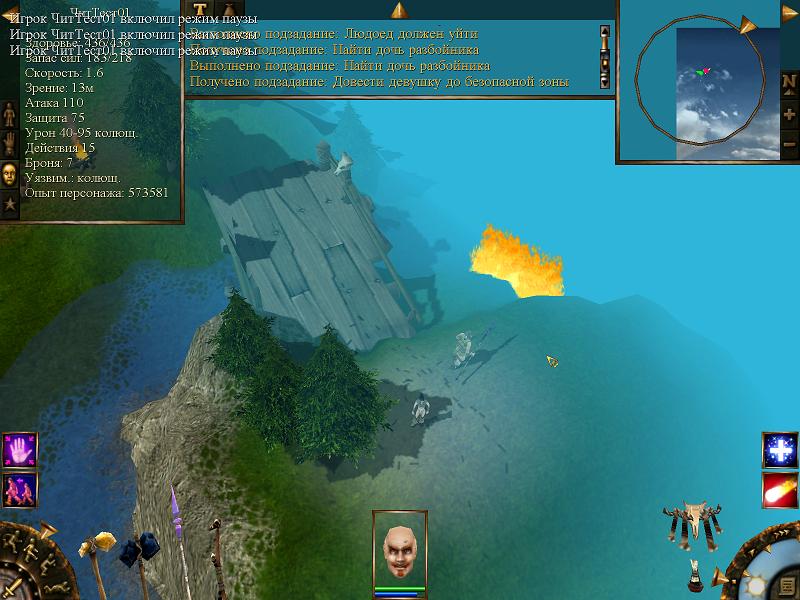
Task: Open the character figure panel icon
Action: [10, 117]
